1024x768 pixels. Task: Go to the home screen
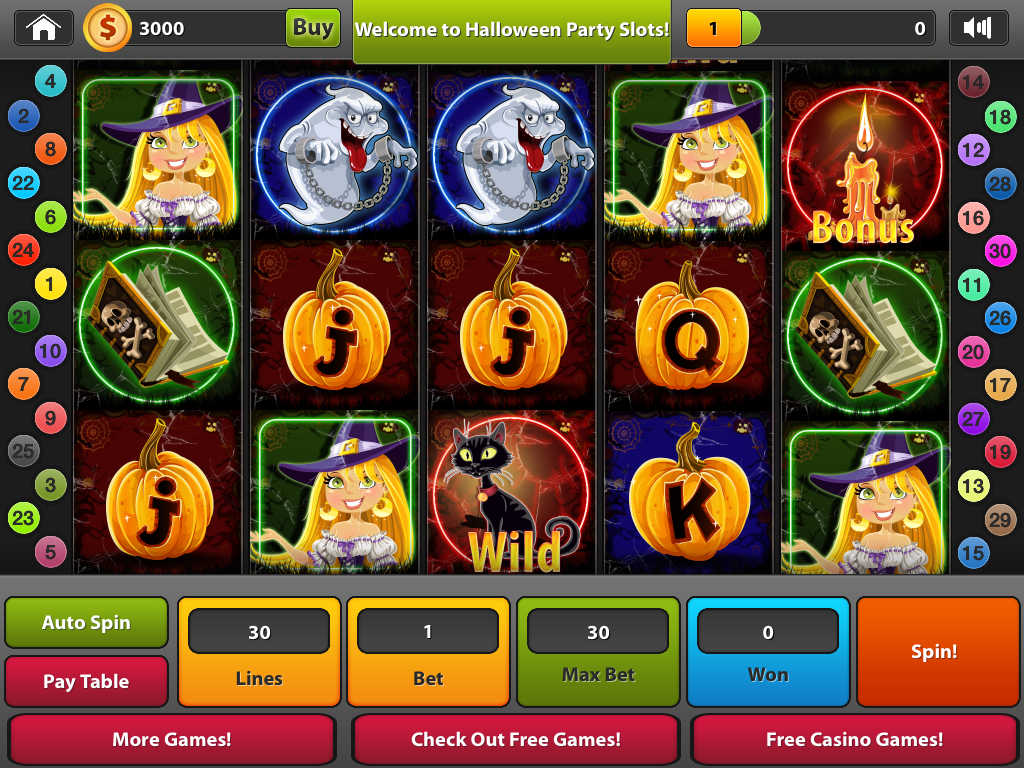coord(43,28)
